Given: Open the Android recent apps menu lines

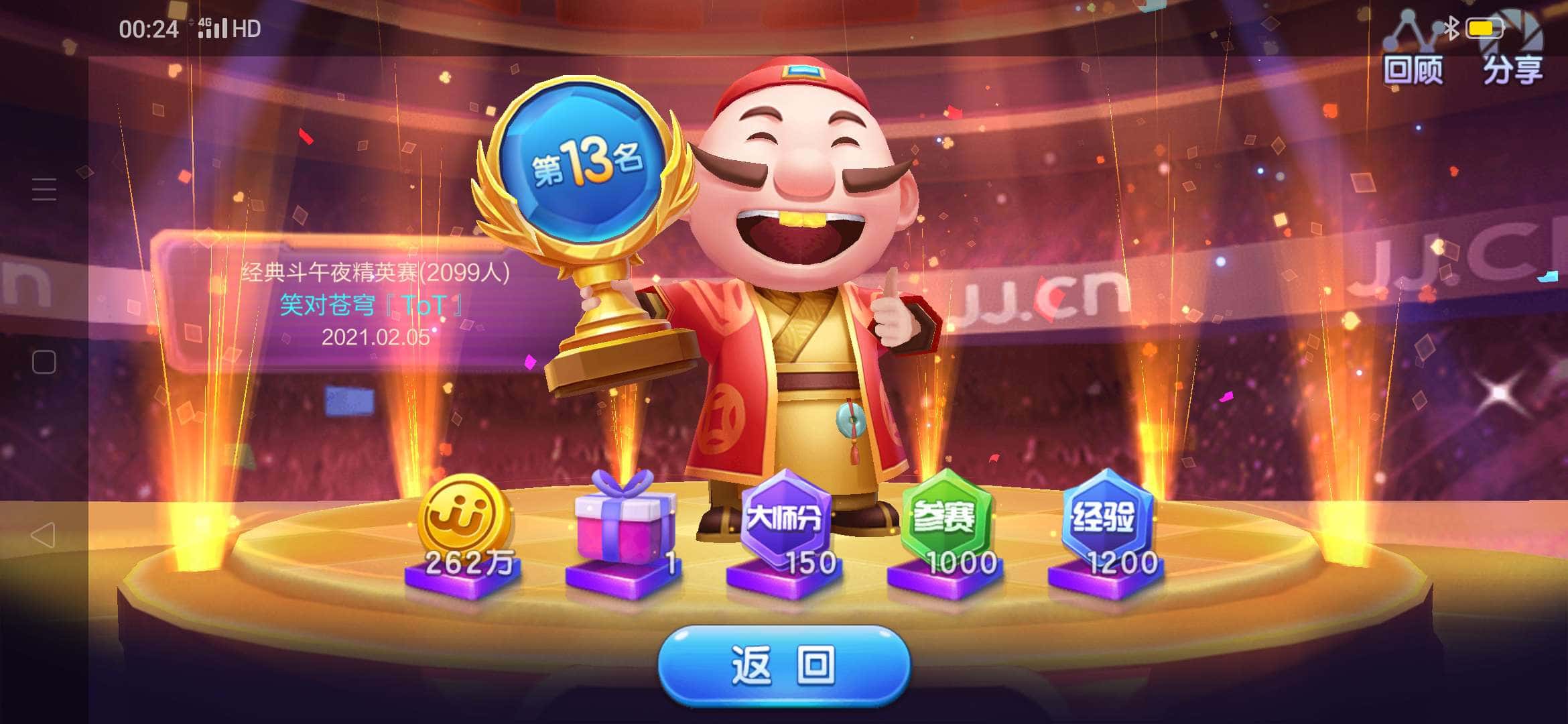Looking at the screenshot, I should [44, 190].
